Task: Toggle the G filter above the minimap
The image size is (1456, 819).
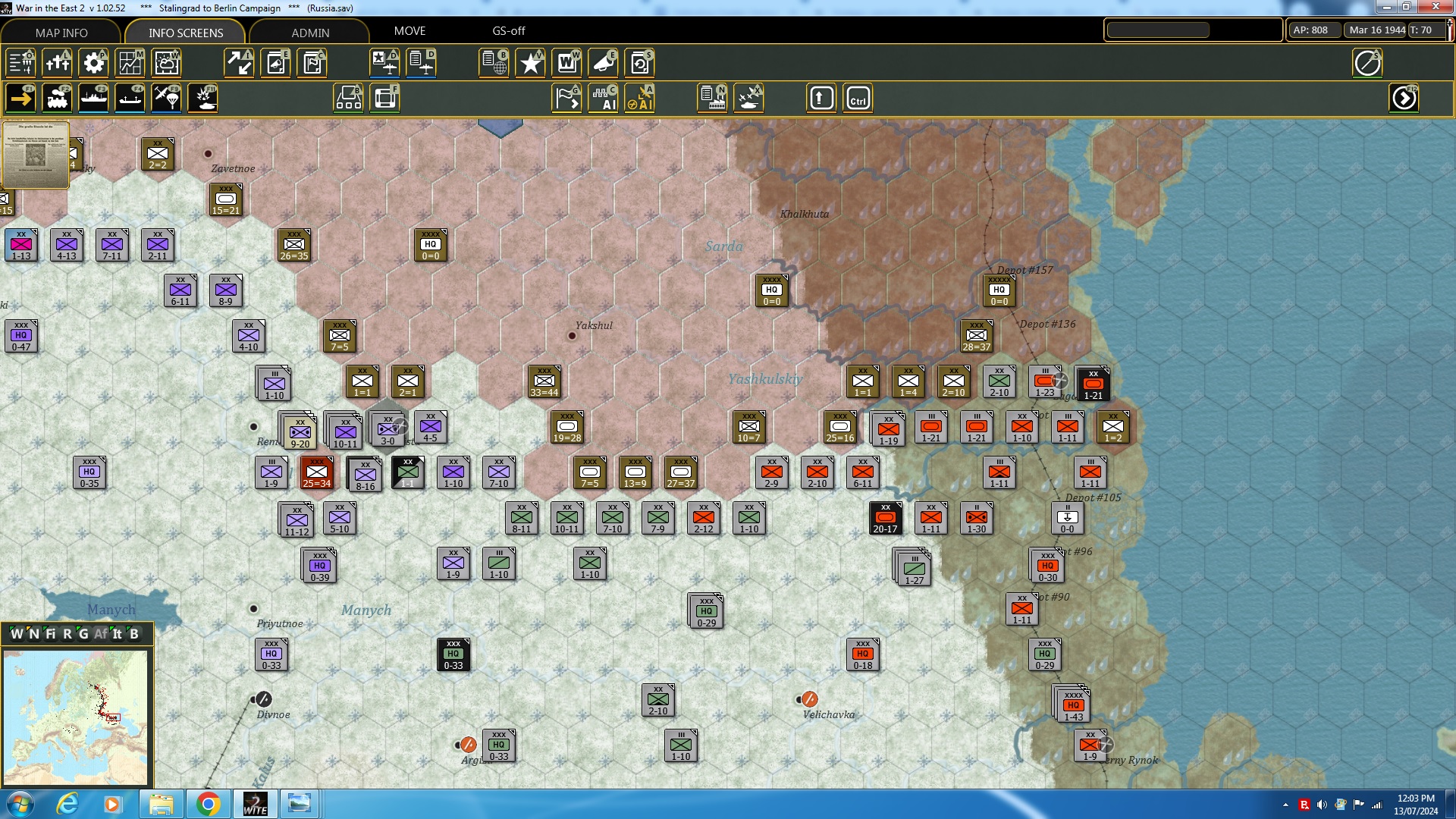Action: point(85,634)
